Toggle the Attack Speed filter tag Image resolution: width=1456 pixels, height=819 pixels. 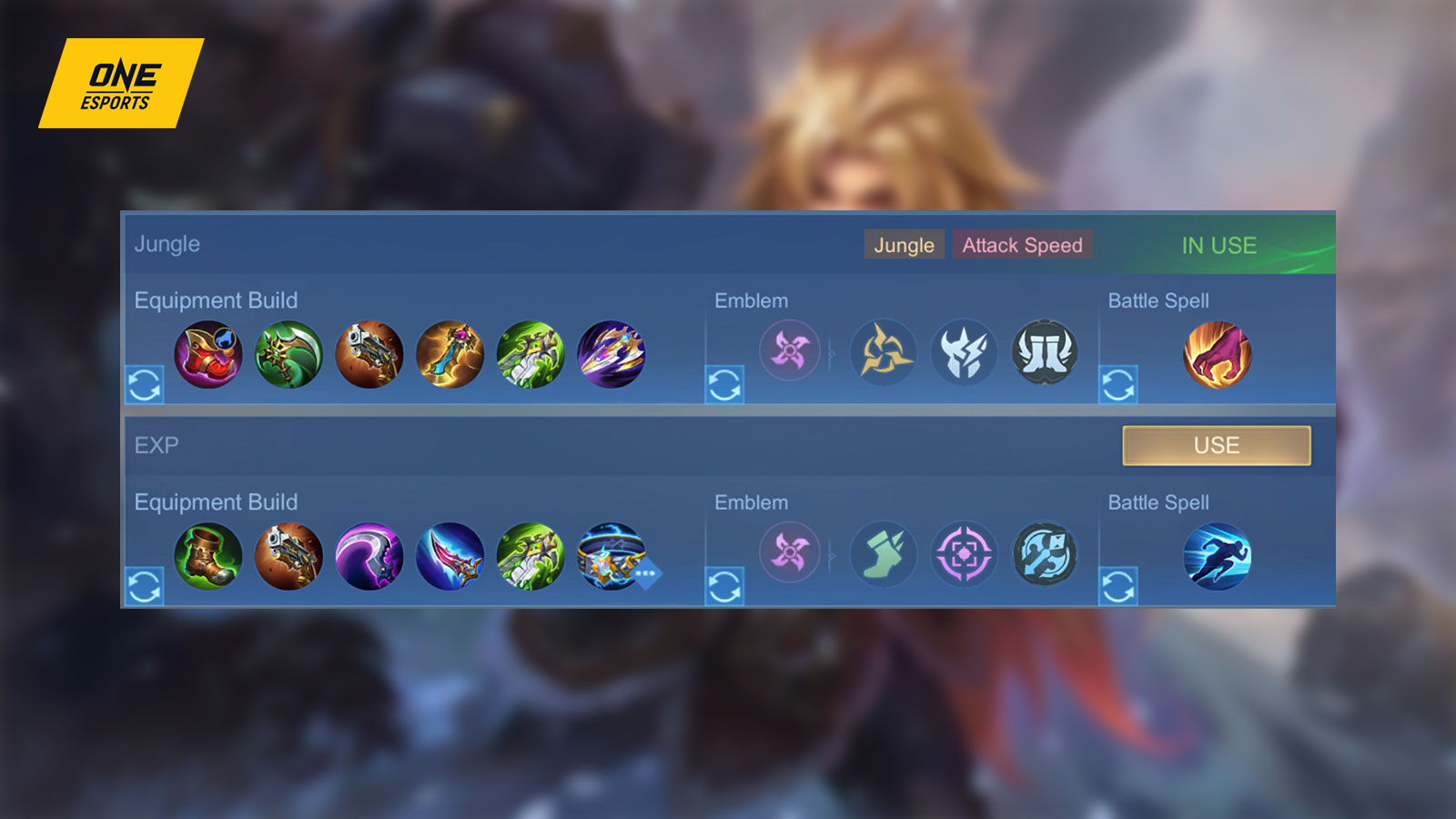pos(1023,245)
